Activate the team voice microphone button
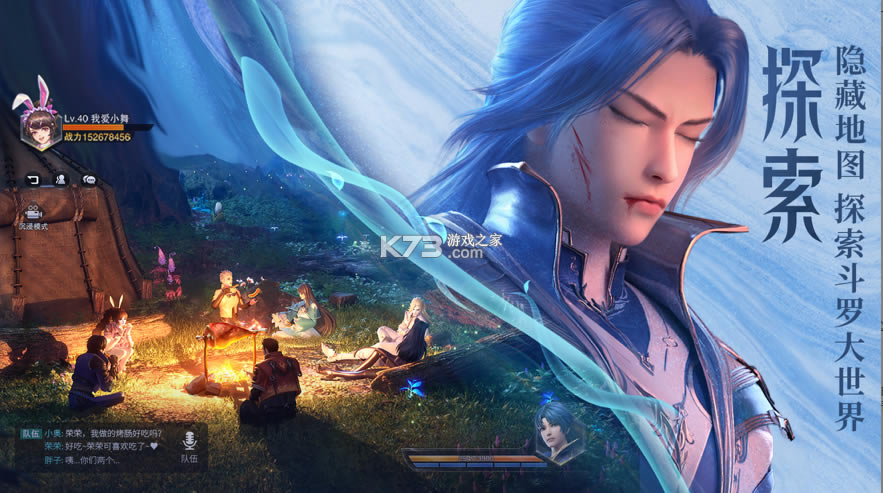883x493 pixels. (188, 440)
